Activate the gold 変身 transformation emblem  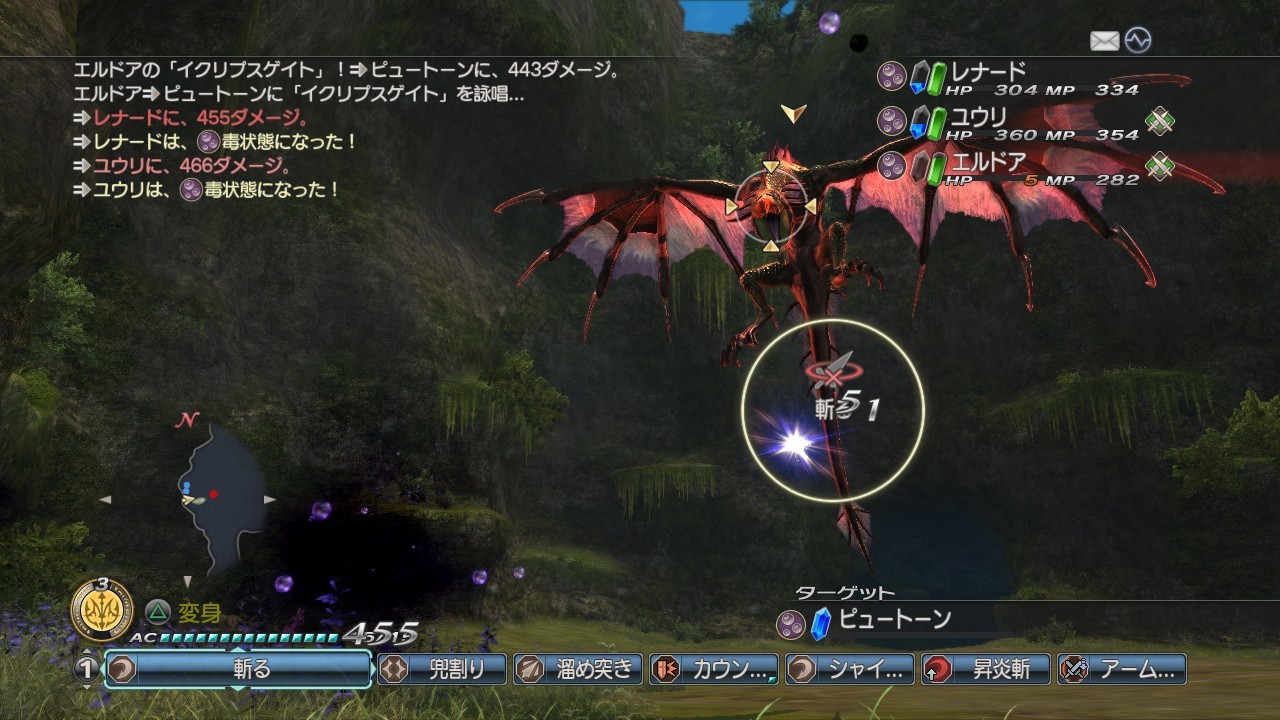pyautogui.click(x=102, y=605)
